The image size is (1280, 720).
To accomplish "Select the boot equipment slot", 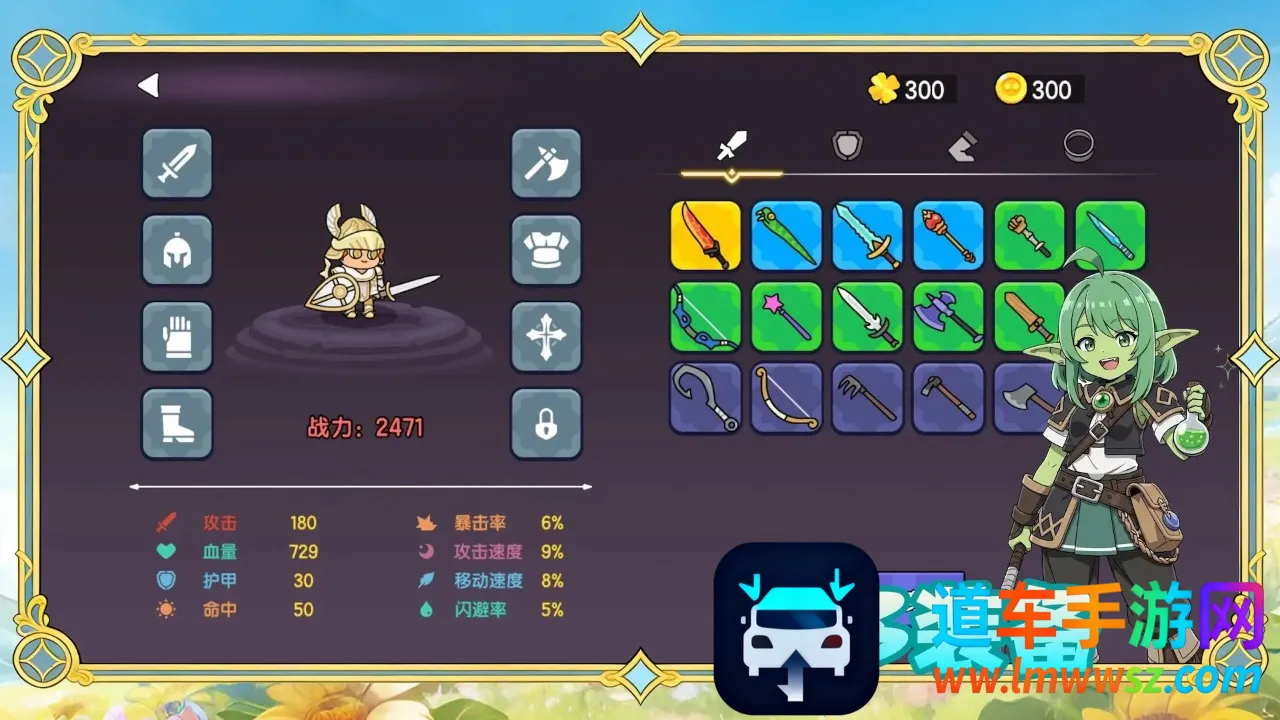I will 177,424.
